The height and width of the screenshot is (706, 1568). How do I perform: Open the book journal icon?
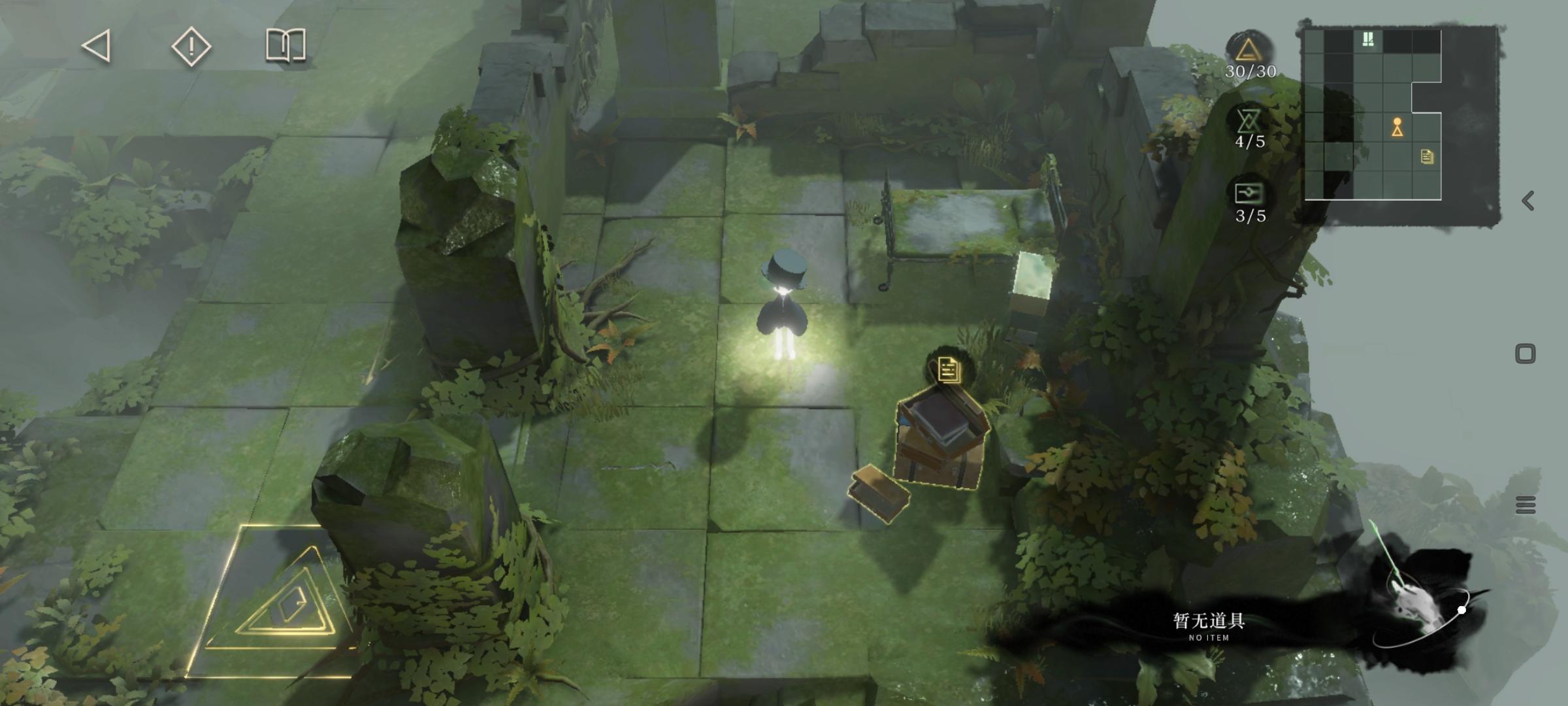pyautogui.click(x=286, y=45)
